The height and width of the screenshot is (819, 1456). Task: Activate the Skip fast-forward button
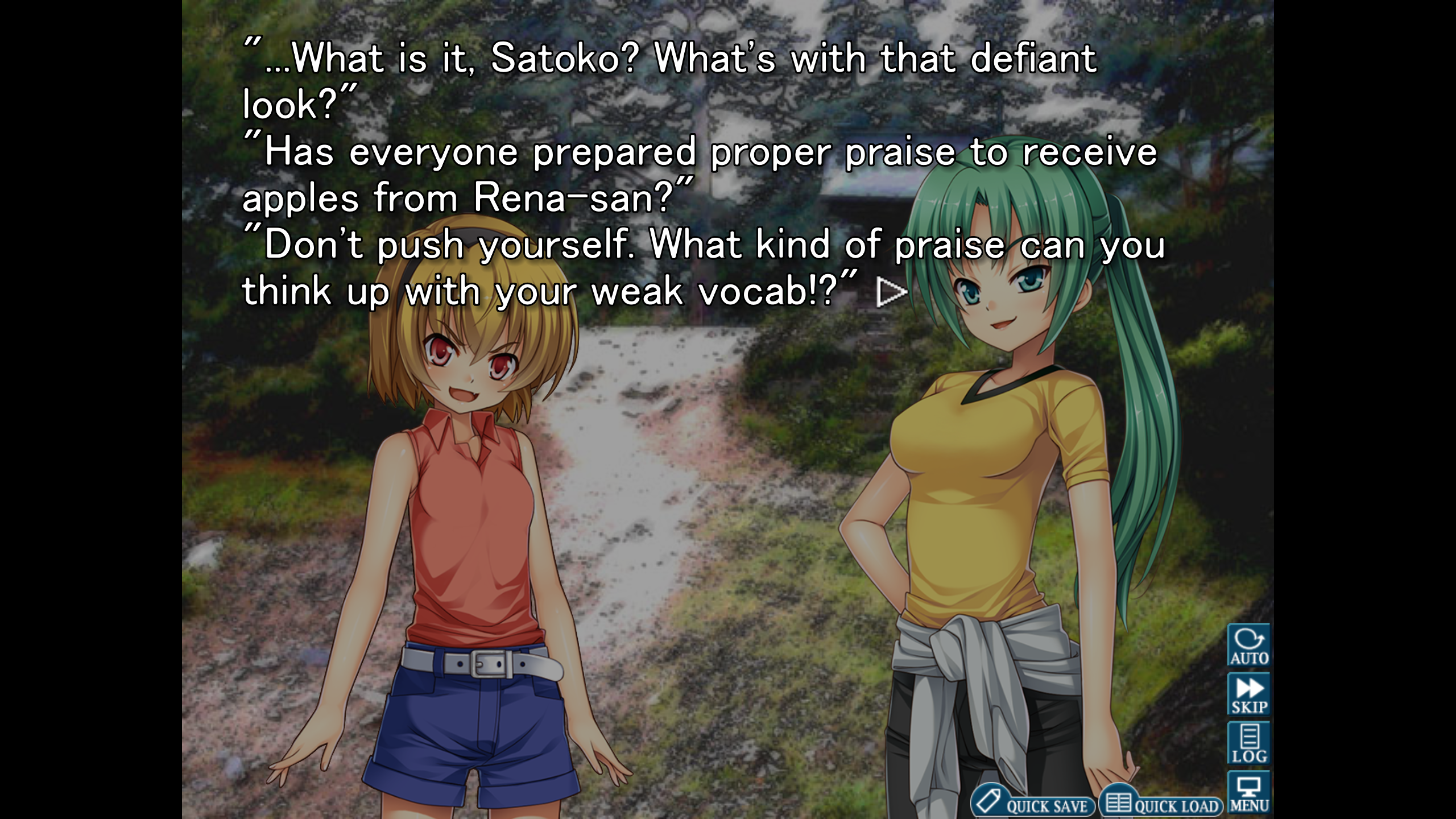(1248, 694)
